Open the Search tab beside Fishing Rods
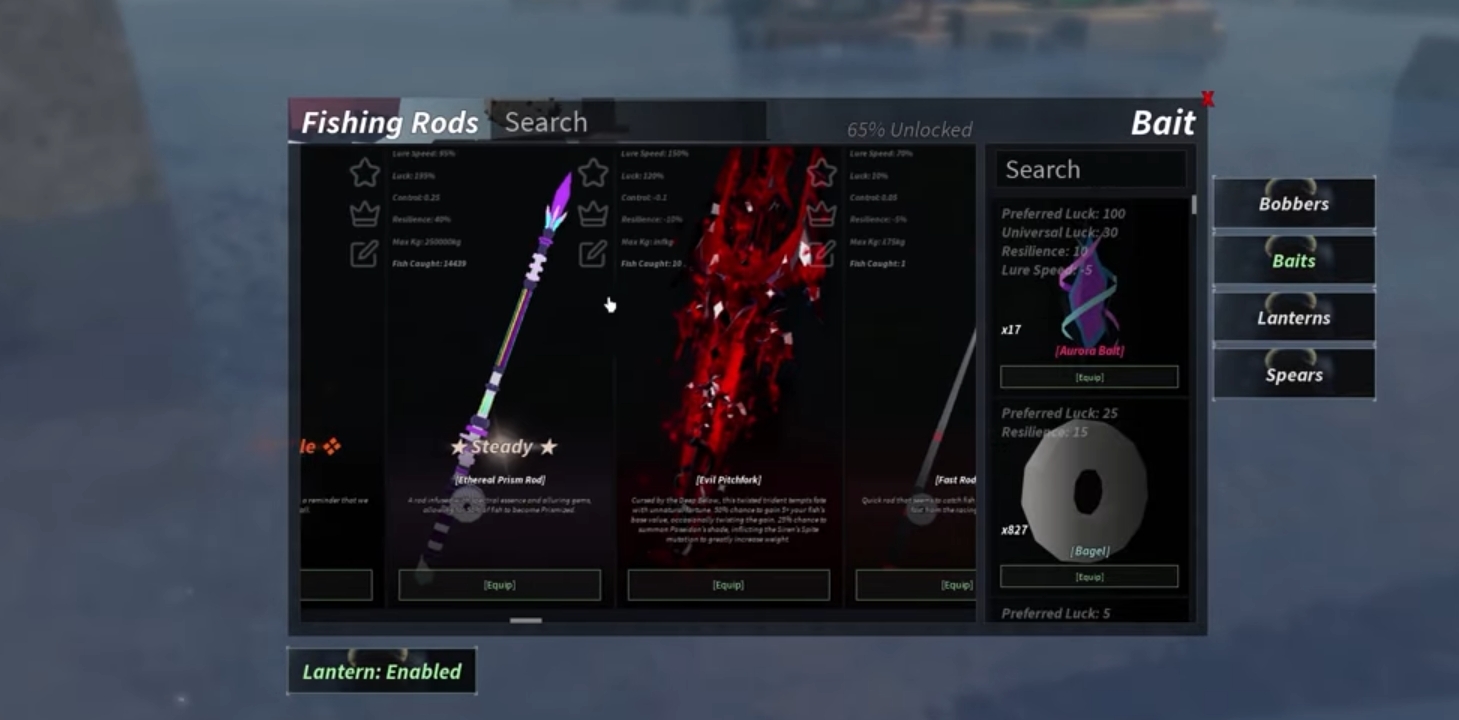 [546, 122]
